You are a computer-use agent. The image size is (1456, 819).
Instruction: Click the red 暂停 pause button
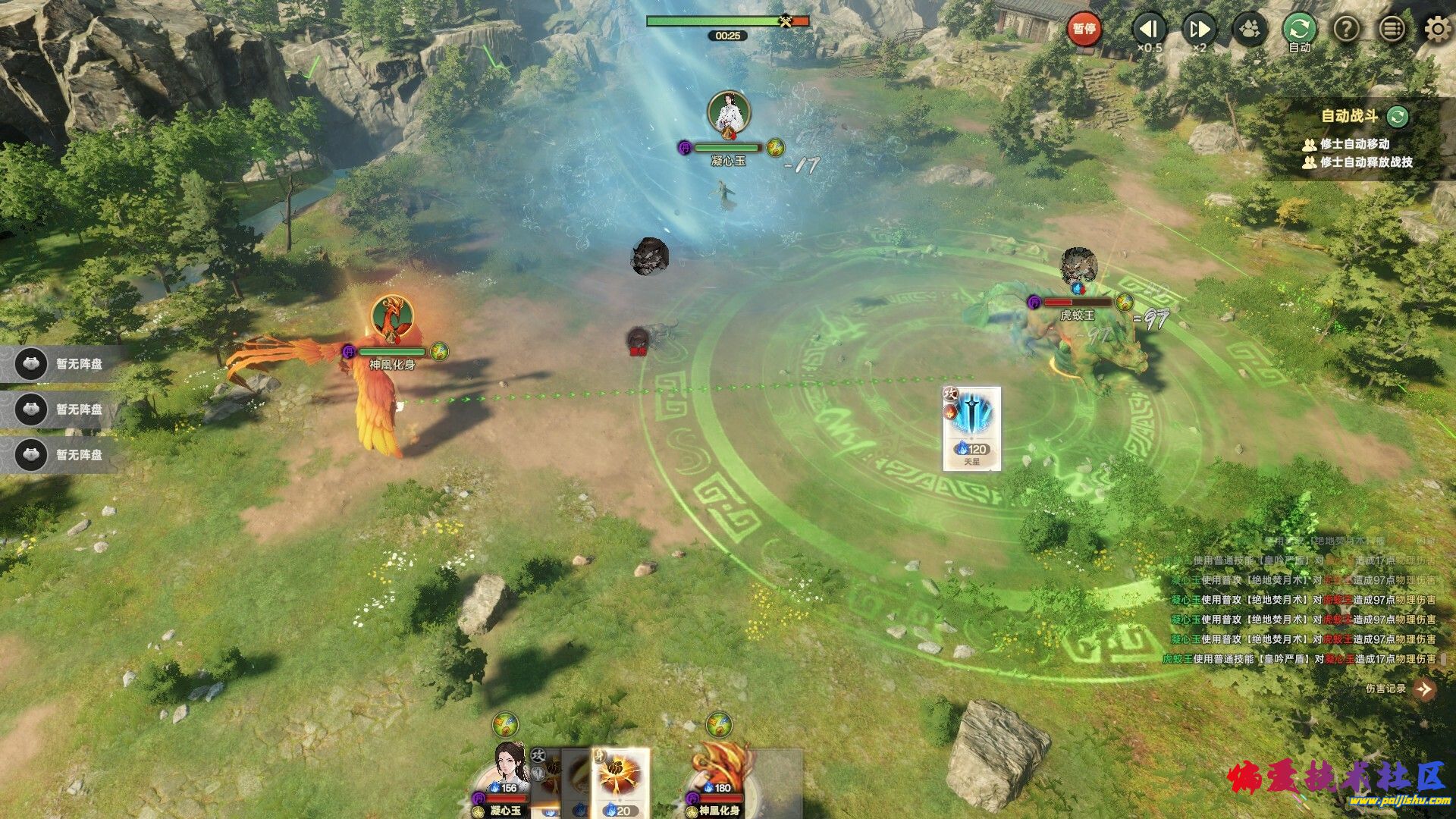tap(1084, 30)
